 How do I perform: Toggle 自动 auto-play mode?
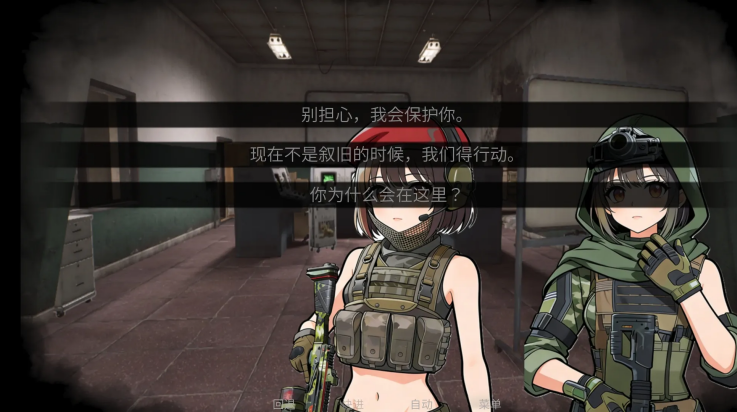click(421, 404)
